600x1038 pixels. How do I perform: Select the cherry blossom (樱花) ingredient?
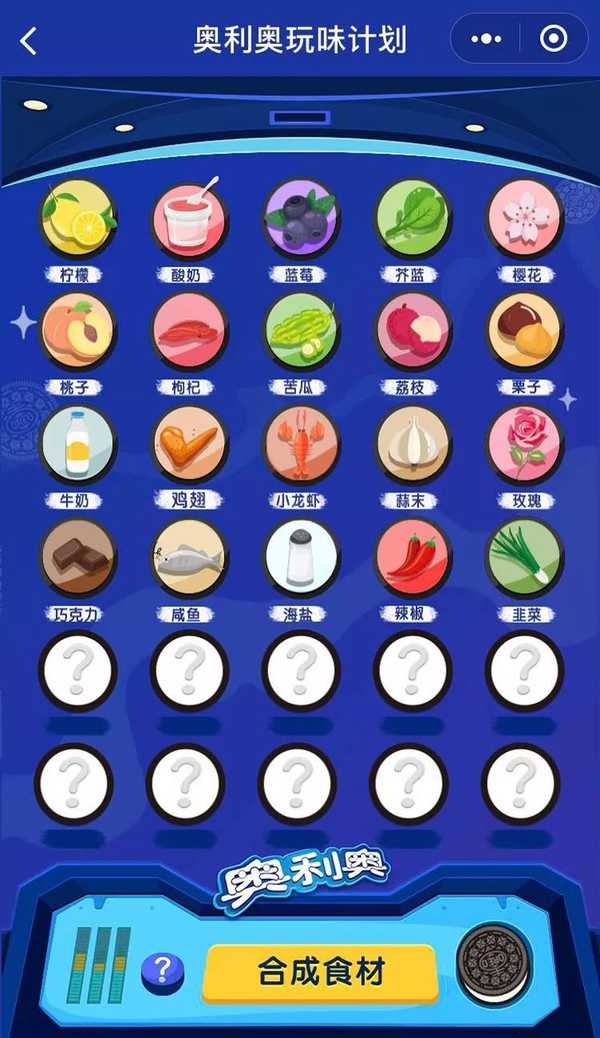(x=525, y=218)
